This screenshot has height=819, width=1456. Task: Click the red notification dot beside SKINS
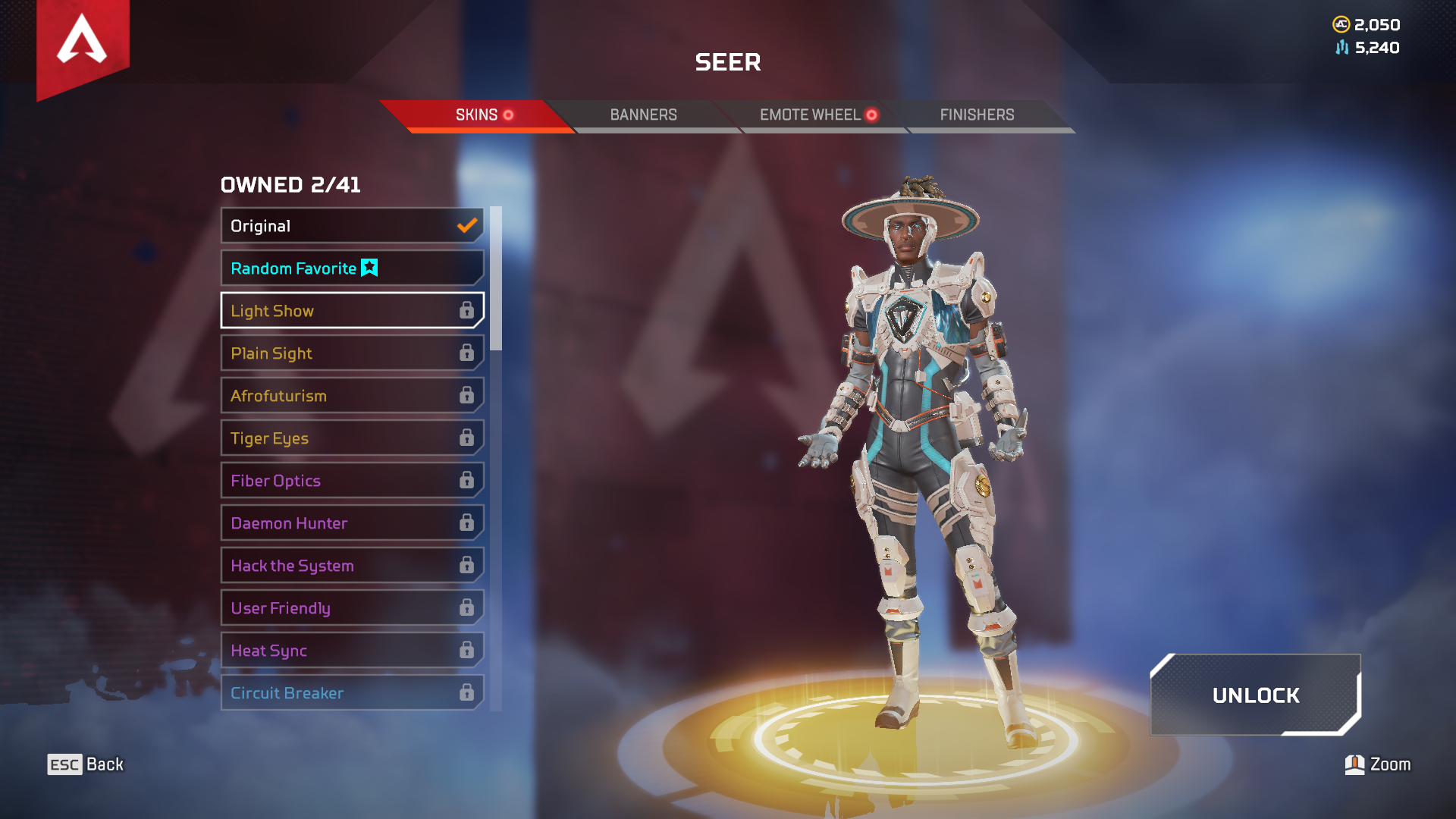510,115
